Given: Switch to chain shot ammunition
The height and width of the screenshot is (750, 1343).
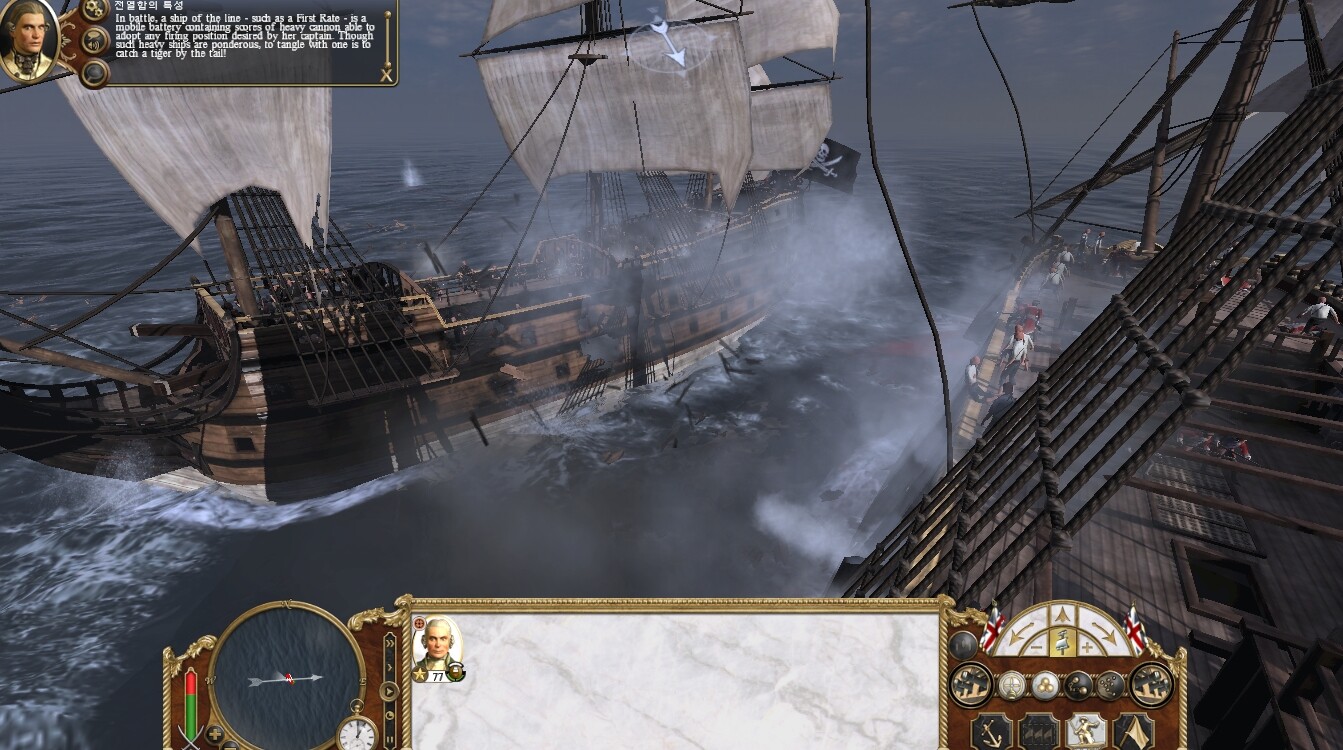Looking at the screenshot, I should (1078, 685).
